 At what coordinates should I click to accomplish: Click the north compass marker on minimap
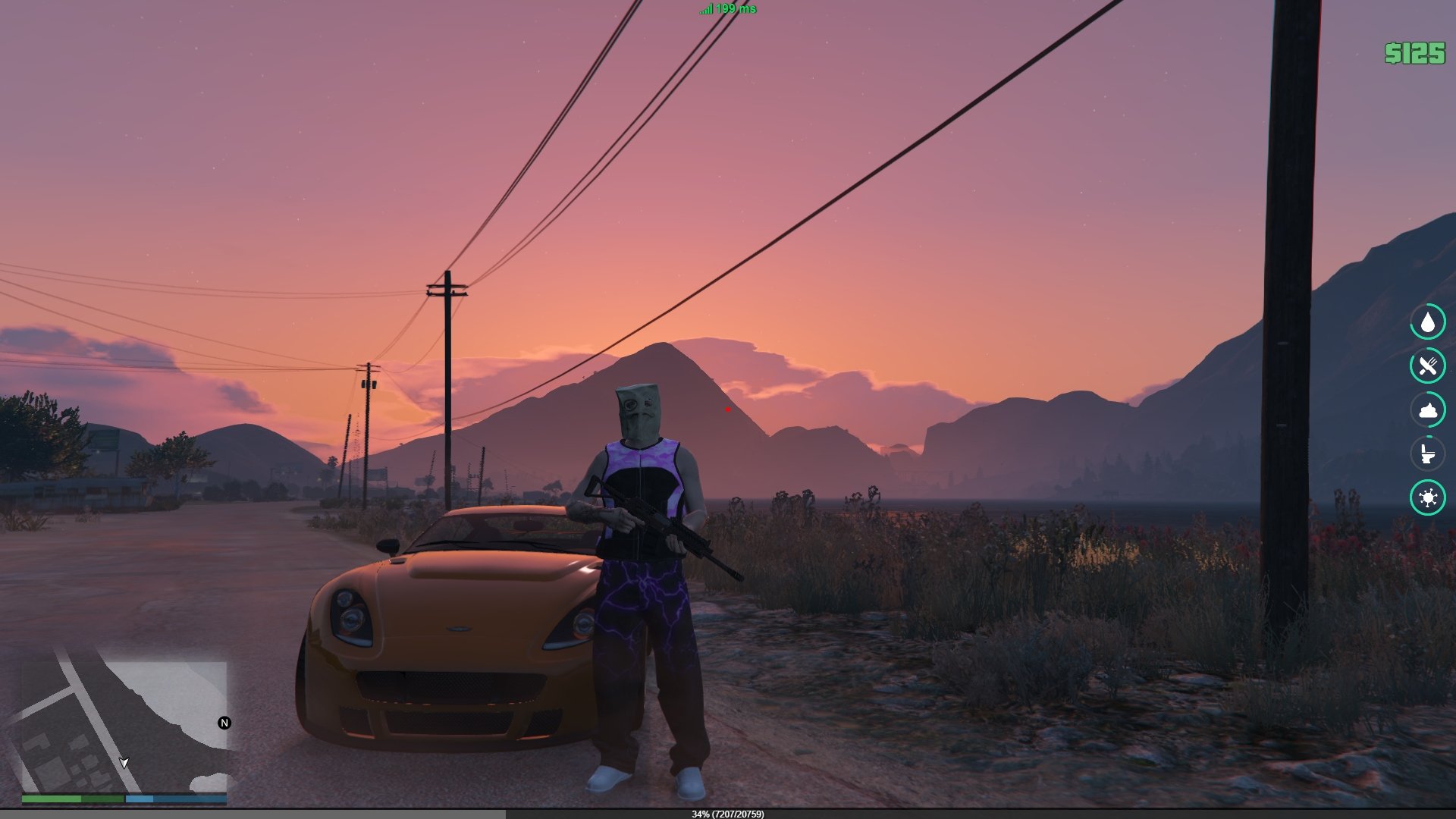pos(224,723)
